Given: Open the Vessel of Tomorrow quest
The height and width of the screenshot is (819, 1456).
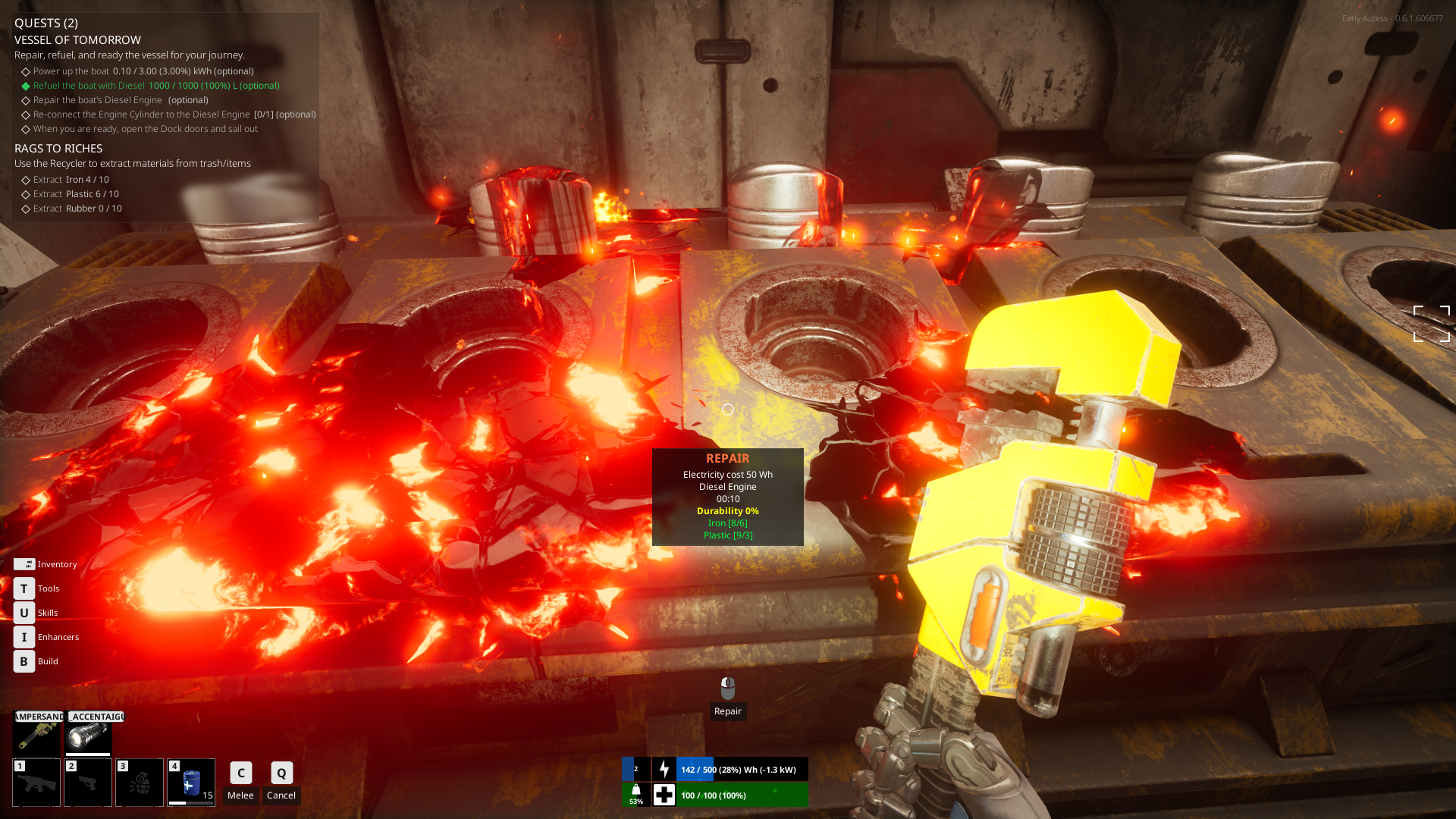Looking at the screenshot, I should 77,40.
